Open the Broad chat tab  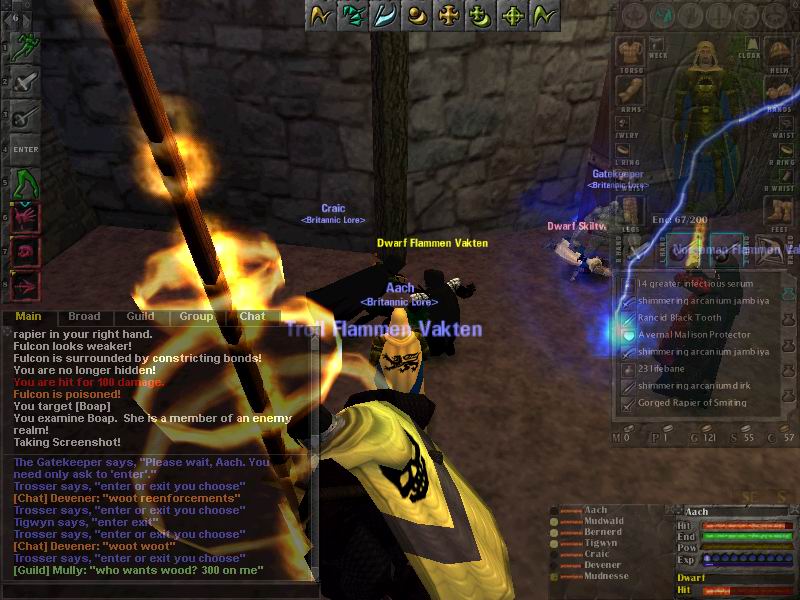click(x=84, y=317)
